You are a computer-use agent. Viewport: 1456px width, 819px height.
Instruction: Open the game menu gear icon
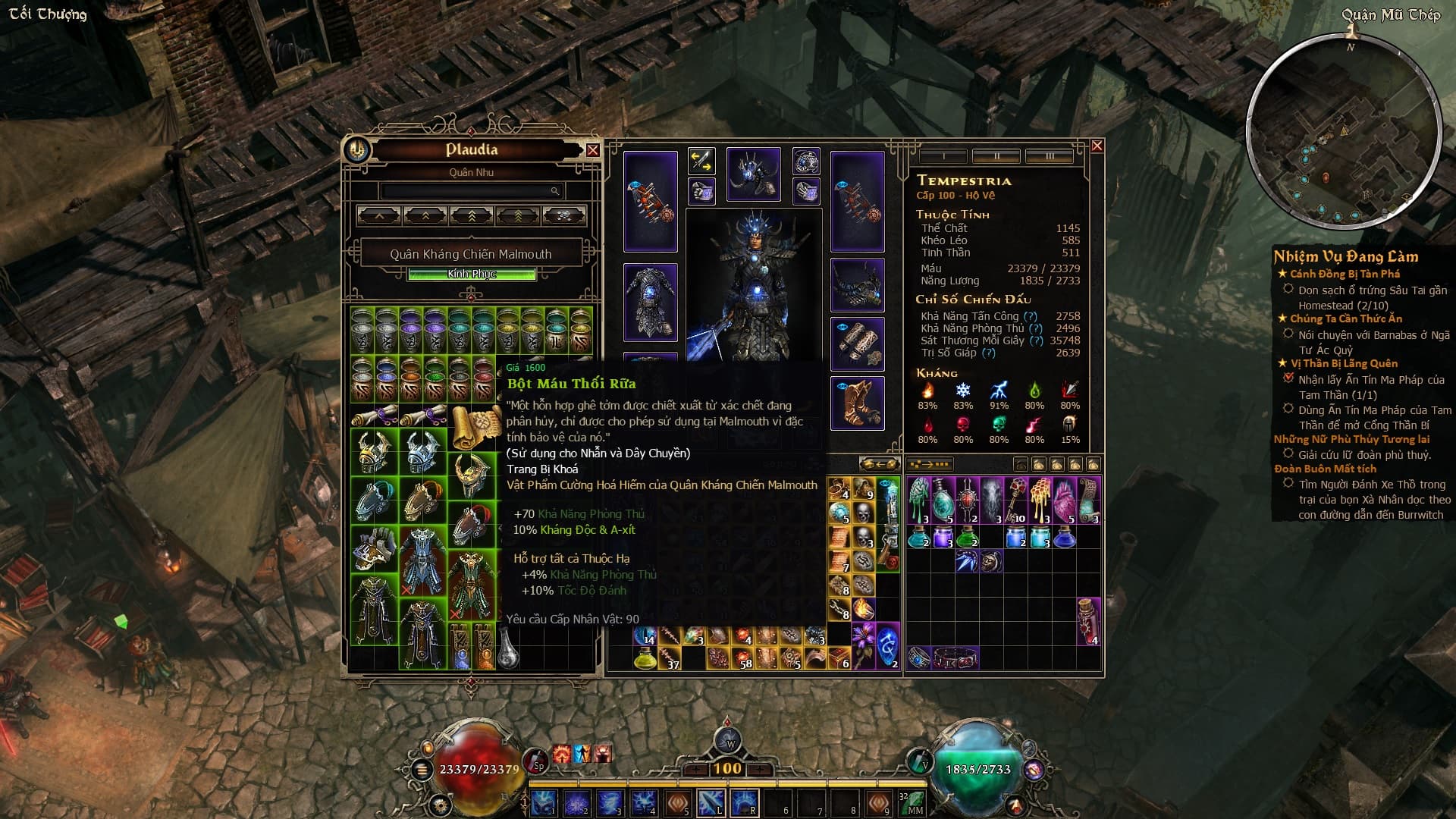click(441, 804)
